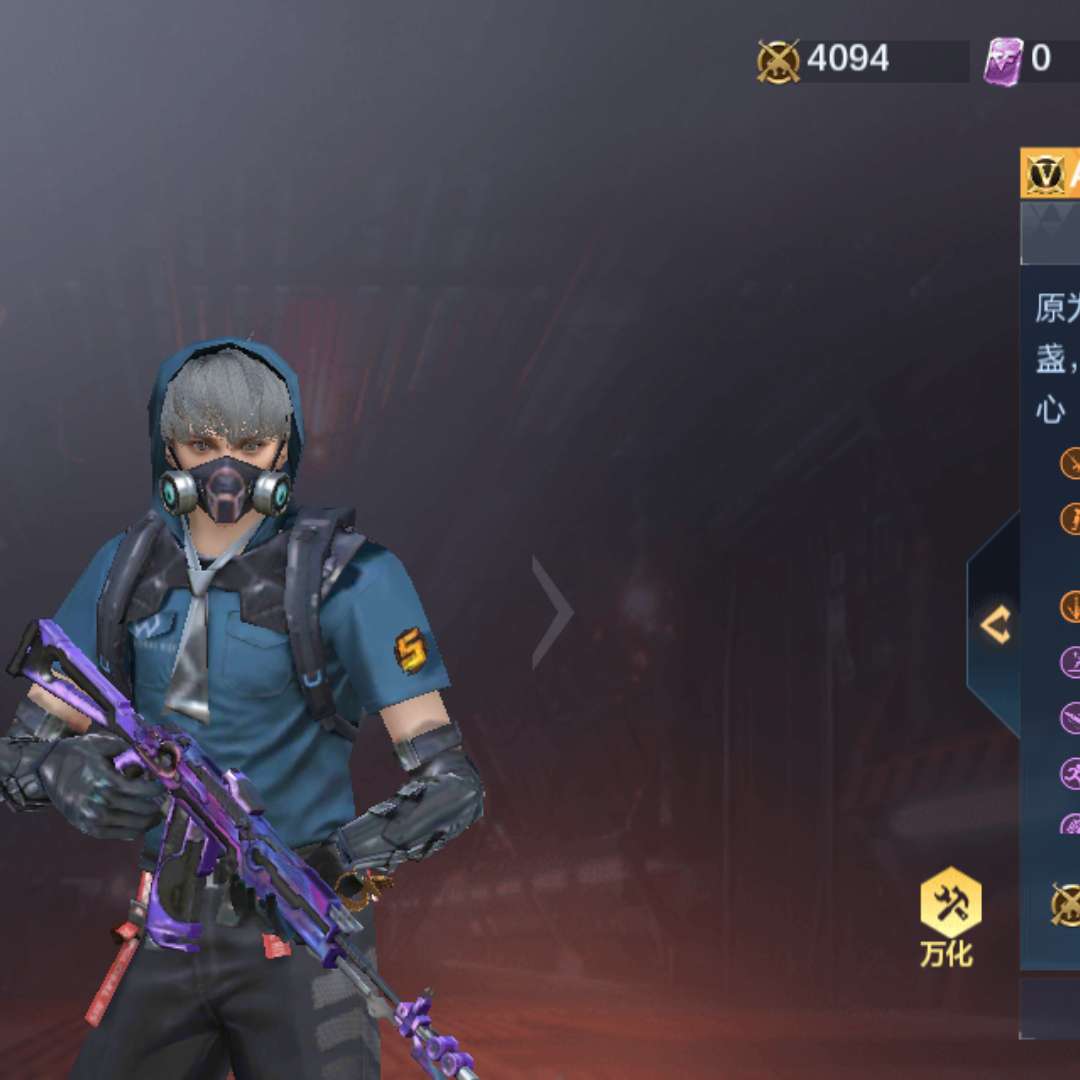Click the gray chevron arrow beside the character
The height and width of the screenshot is (1080, 1080).
[x=553, y=612]
